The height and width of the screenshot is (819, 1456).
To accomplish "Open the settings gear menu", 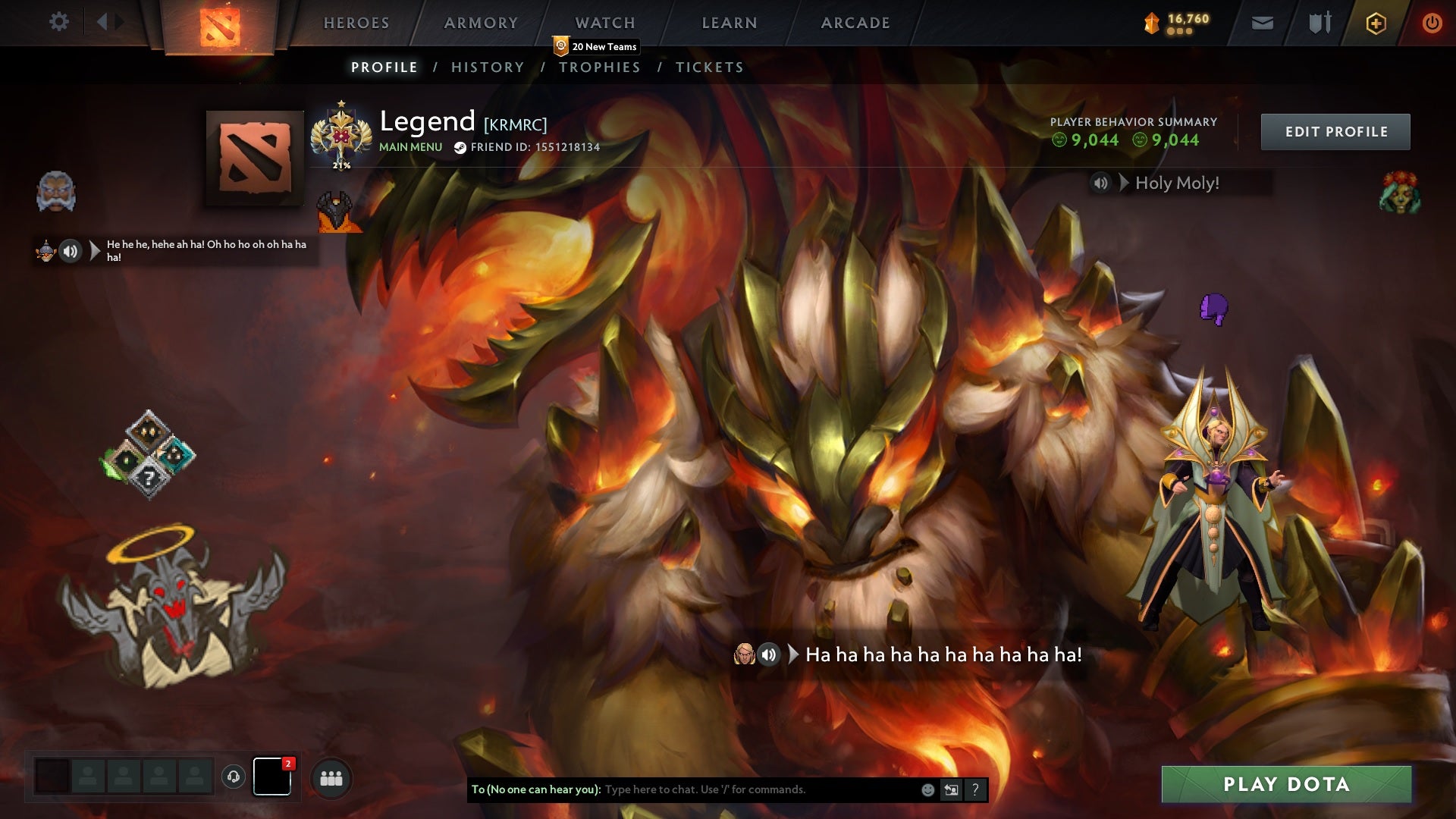I will [58, 22].
